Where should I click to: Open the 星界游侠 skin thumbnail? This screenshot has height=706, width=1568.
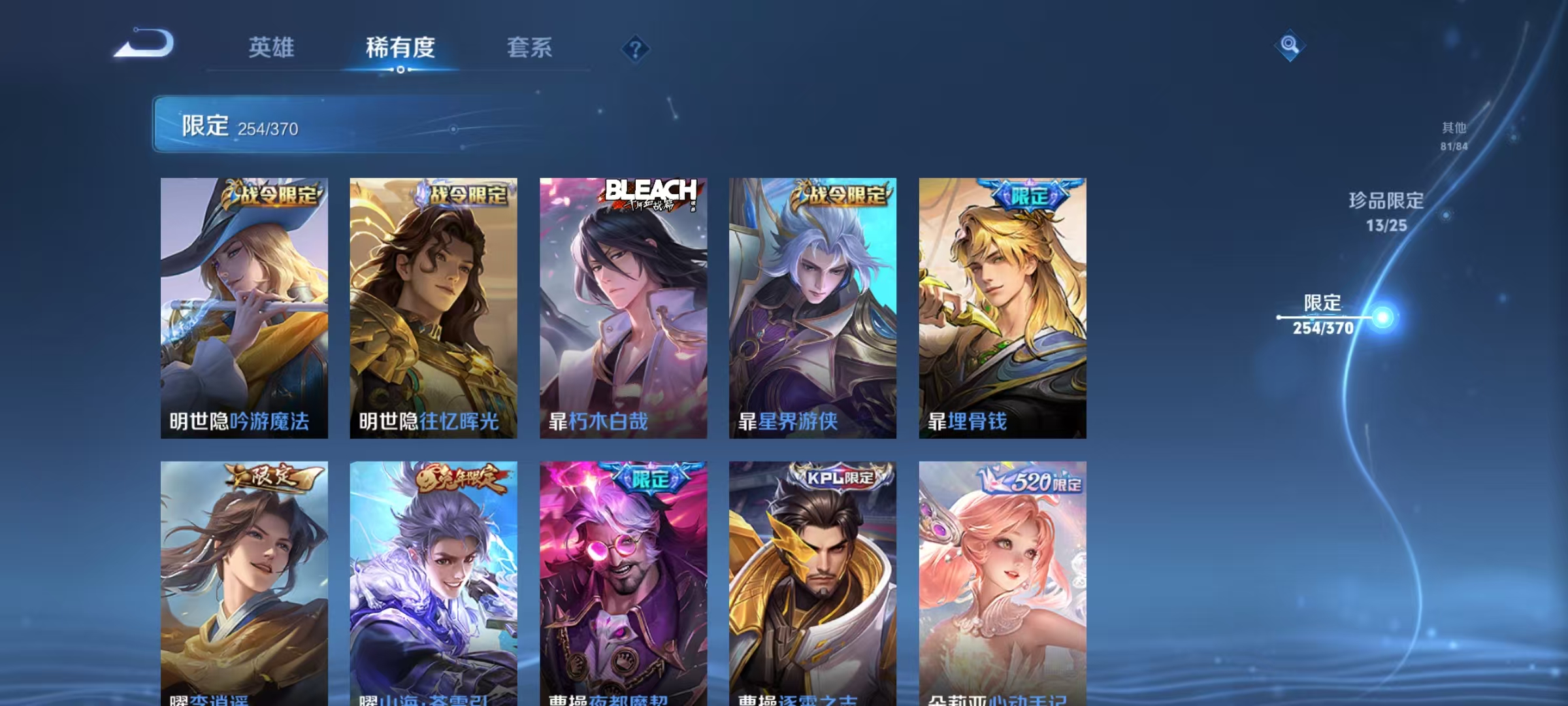(813, 307)
